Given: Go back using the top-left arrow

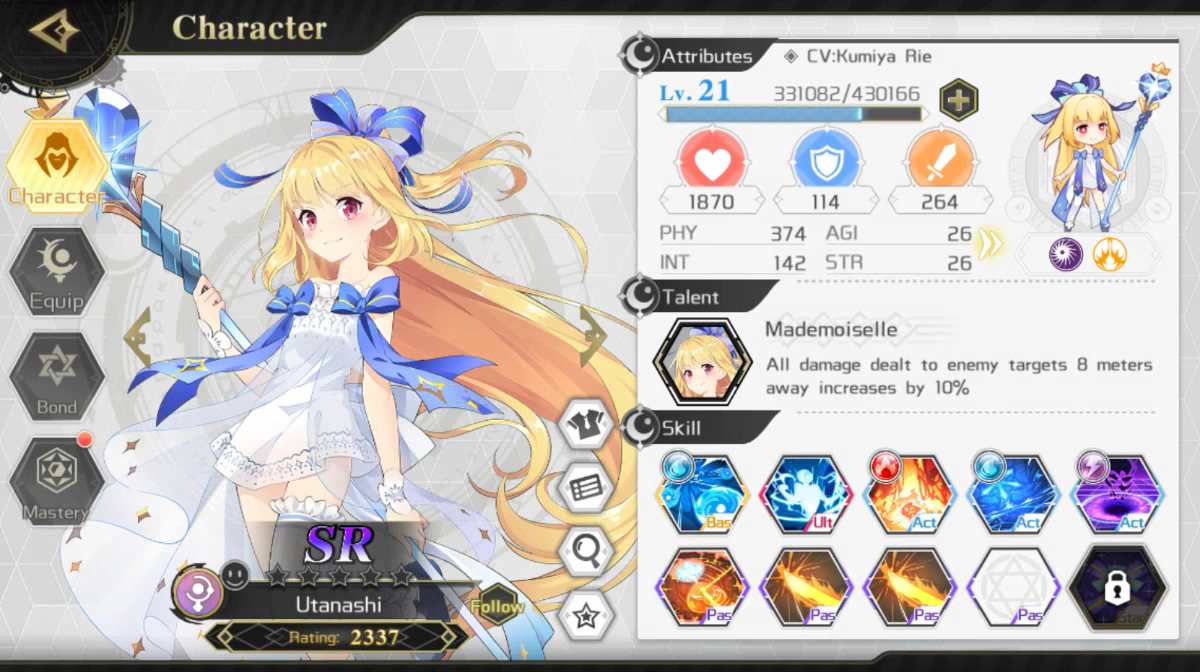Looking at the screenshot, I should [x=54, y=32].
